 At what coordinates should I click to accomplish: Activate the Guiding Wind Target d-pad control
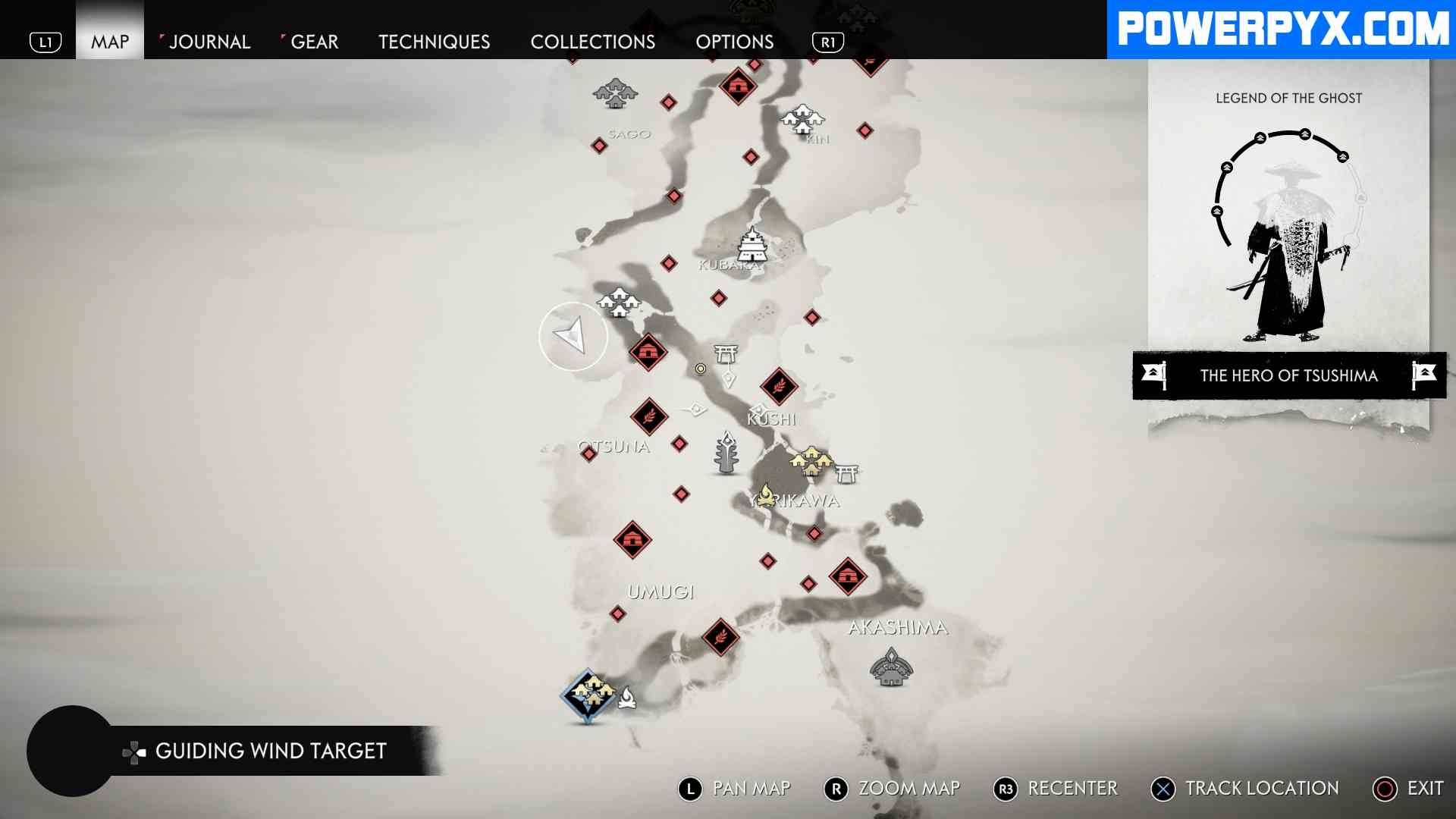pyautogui.click(x=134, y=752)
